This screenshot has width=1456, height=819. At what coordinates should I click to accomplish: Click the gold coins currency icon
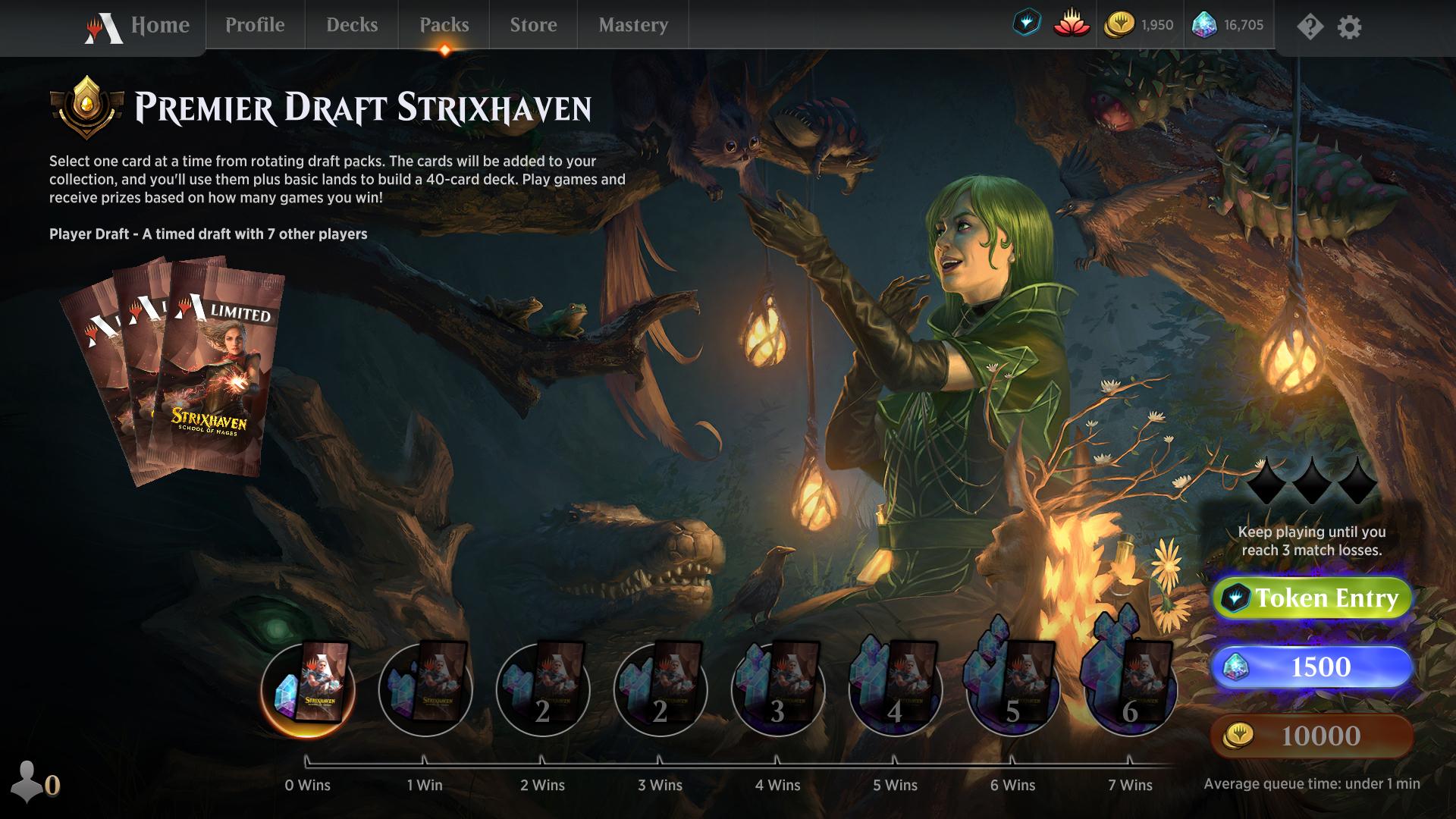pyautogui.click(x=1120, y=24)
